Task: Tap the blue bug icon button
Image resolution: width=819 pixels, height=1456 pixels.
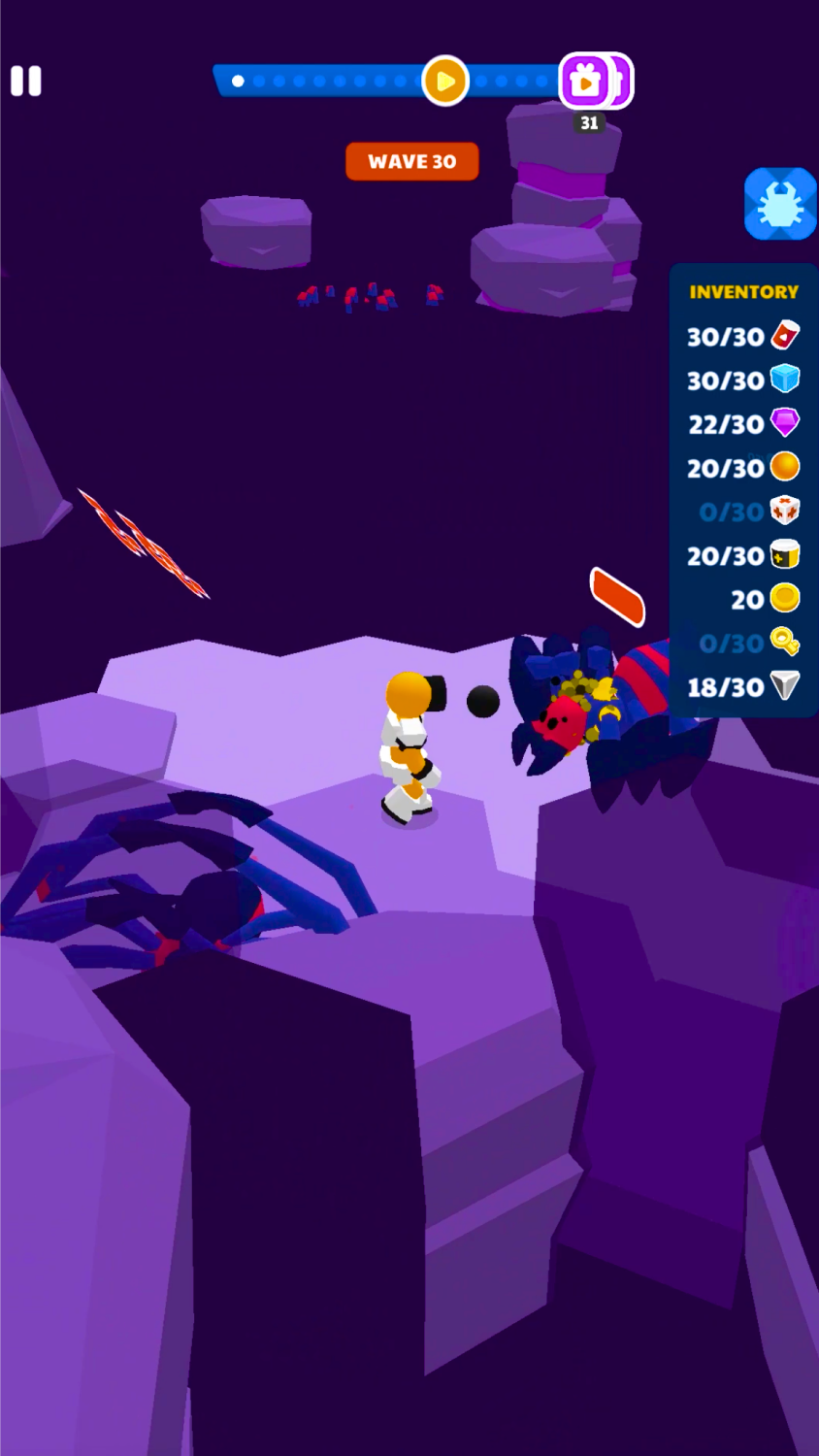Action: [780, 204]
